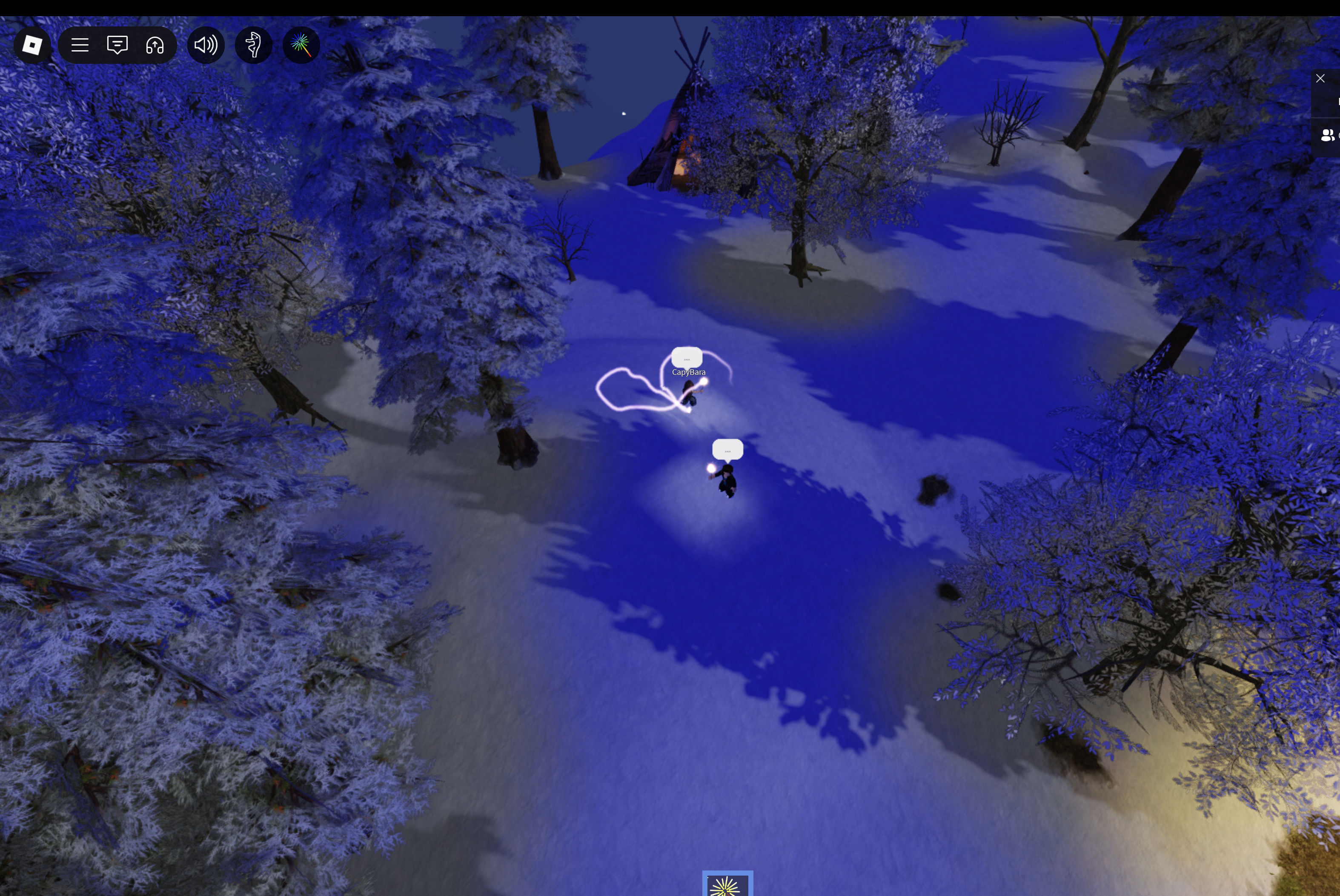Image resolution: width=1340 pixels, height=896 pixels.
Task: Open the Roblox logo menu
Action: click(32, 45)
